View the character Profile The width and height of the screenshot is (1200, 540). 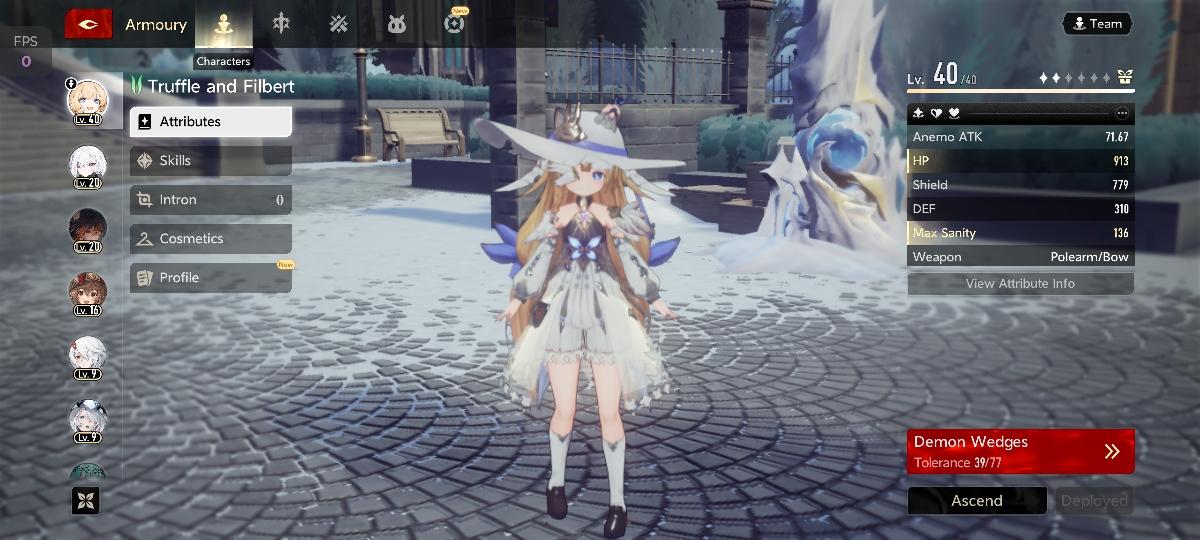210,278
